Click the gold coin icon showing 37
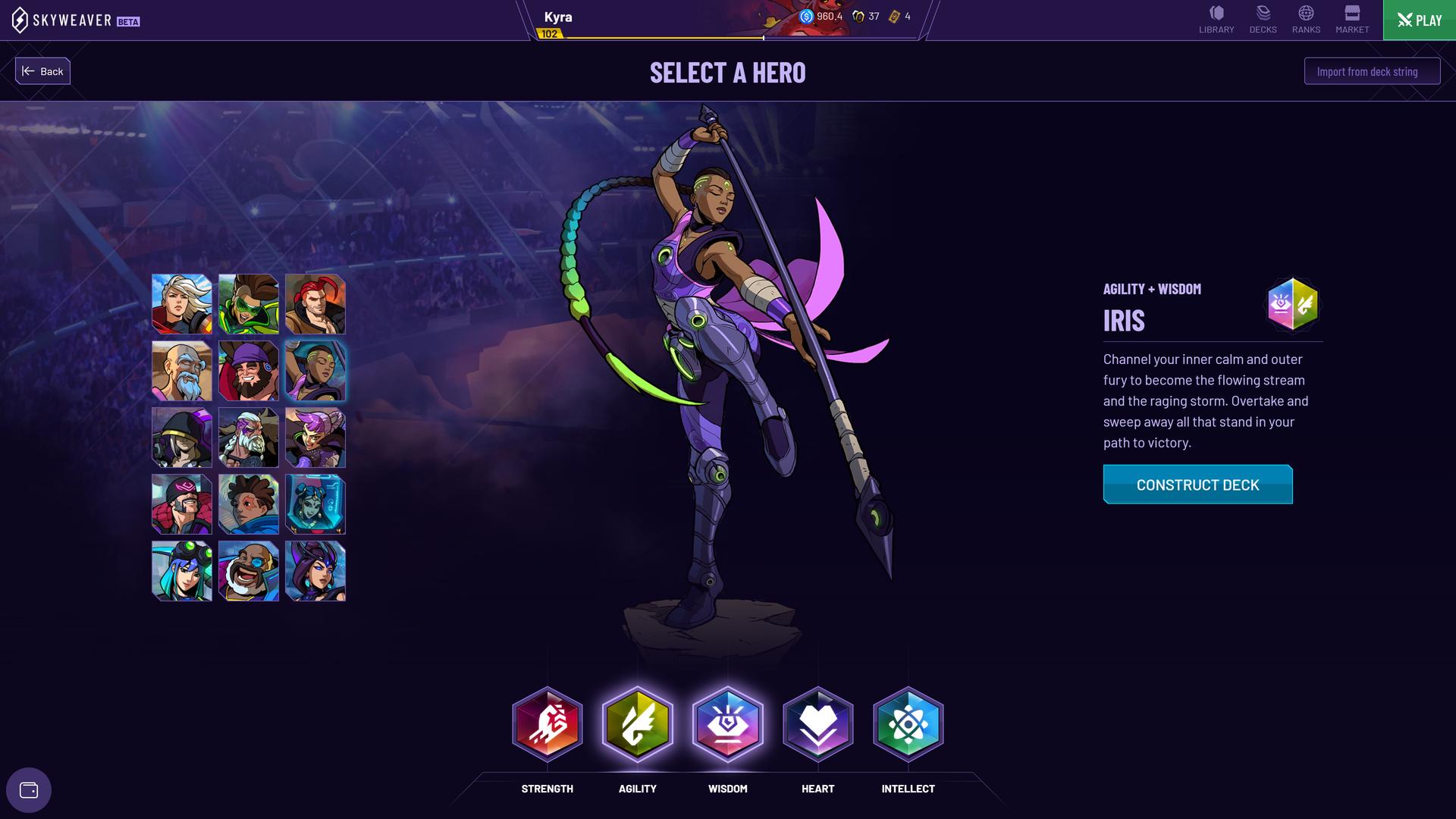Image resolution: width=1456 pixels, height=819 pixels. (861, 14)
